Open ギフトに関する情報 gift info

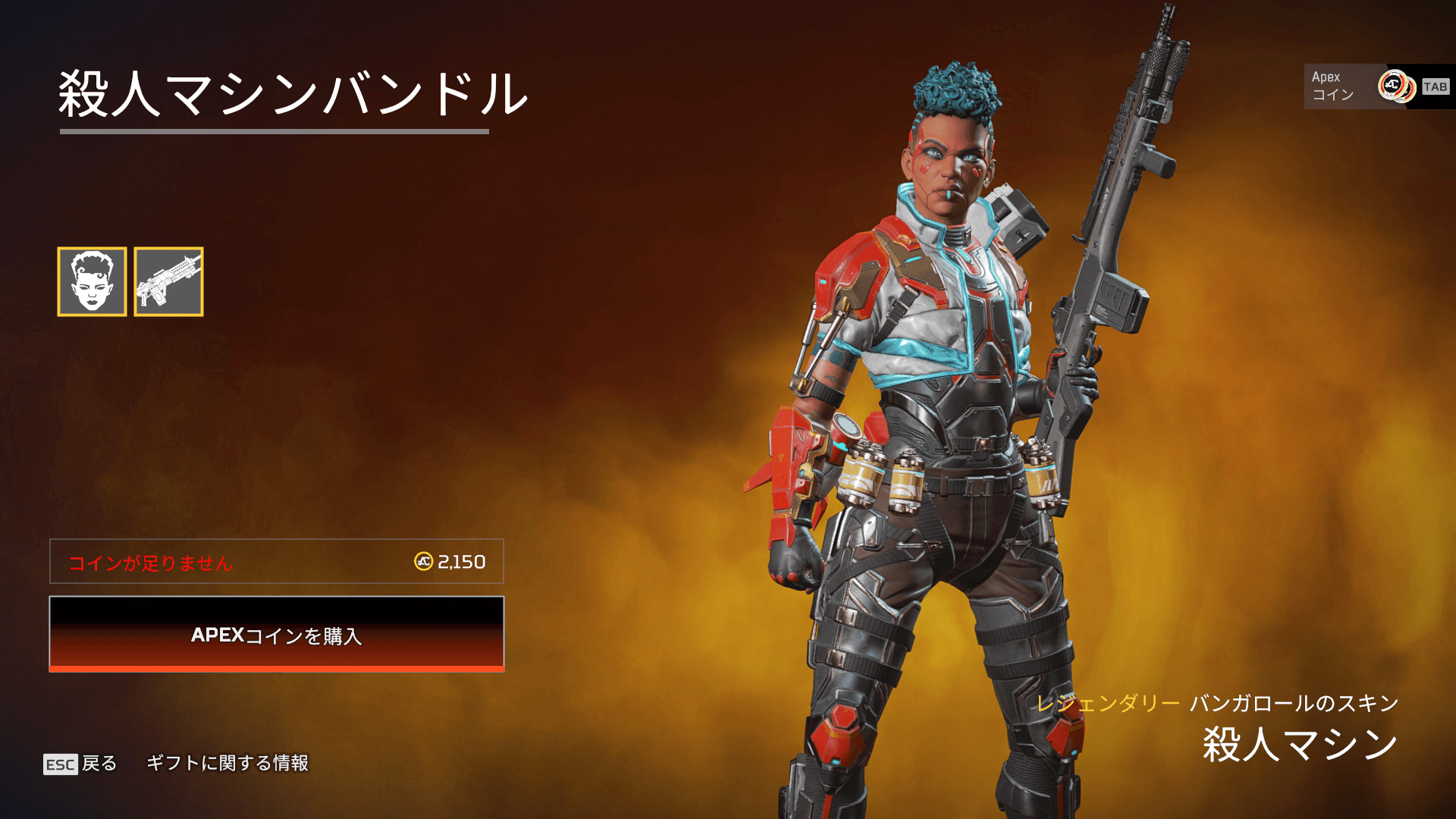[227, 763]
